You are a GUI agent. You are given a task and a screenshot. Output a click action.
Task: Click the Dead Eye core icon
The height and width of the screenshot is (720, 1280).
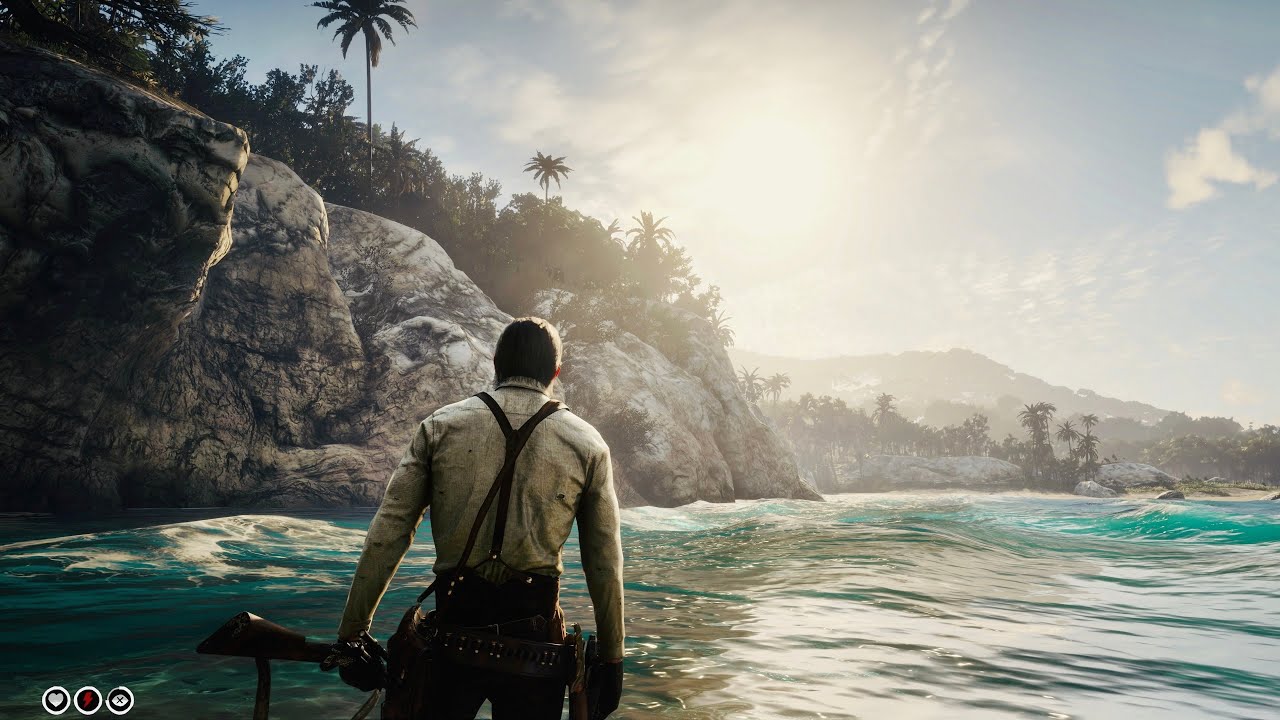click(x=120, y=700)
